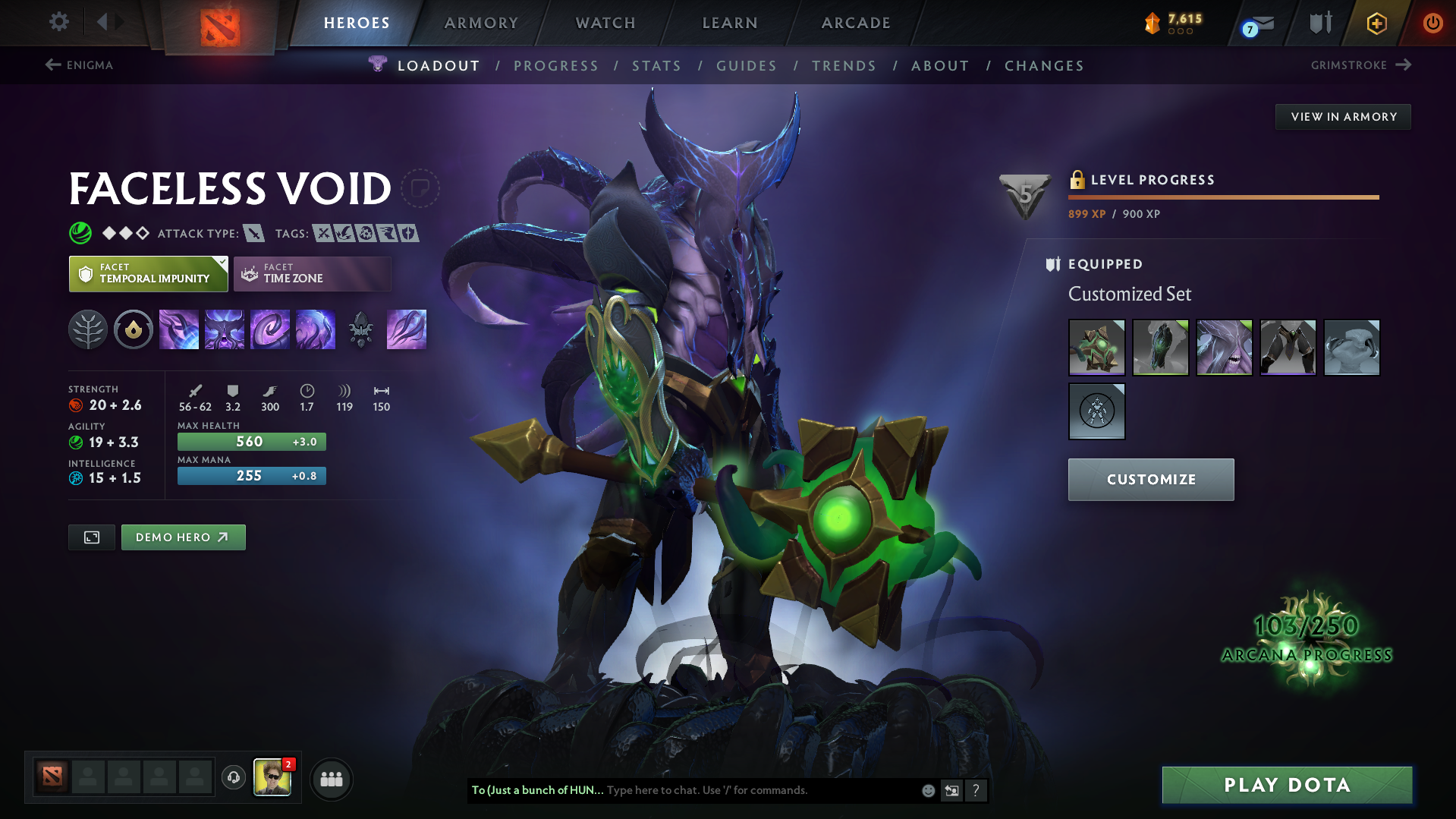The height and width of the screenshot is (819, 1456).
Task: Select Faceless Void's innate ability icon
Action: click(134, 329)
